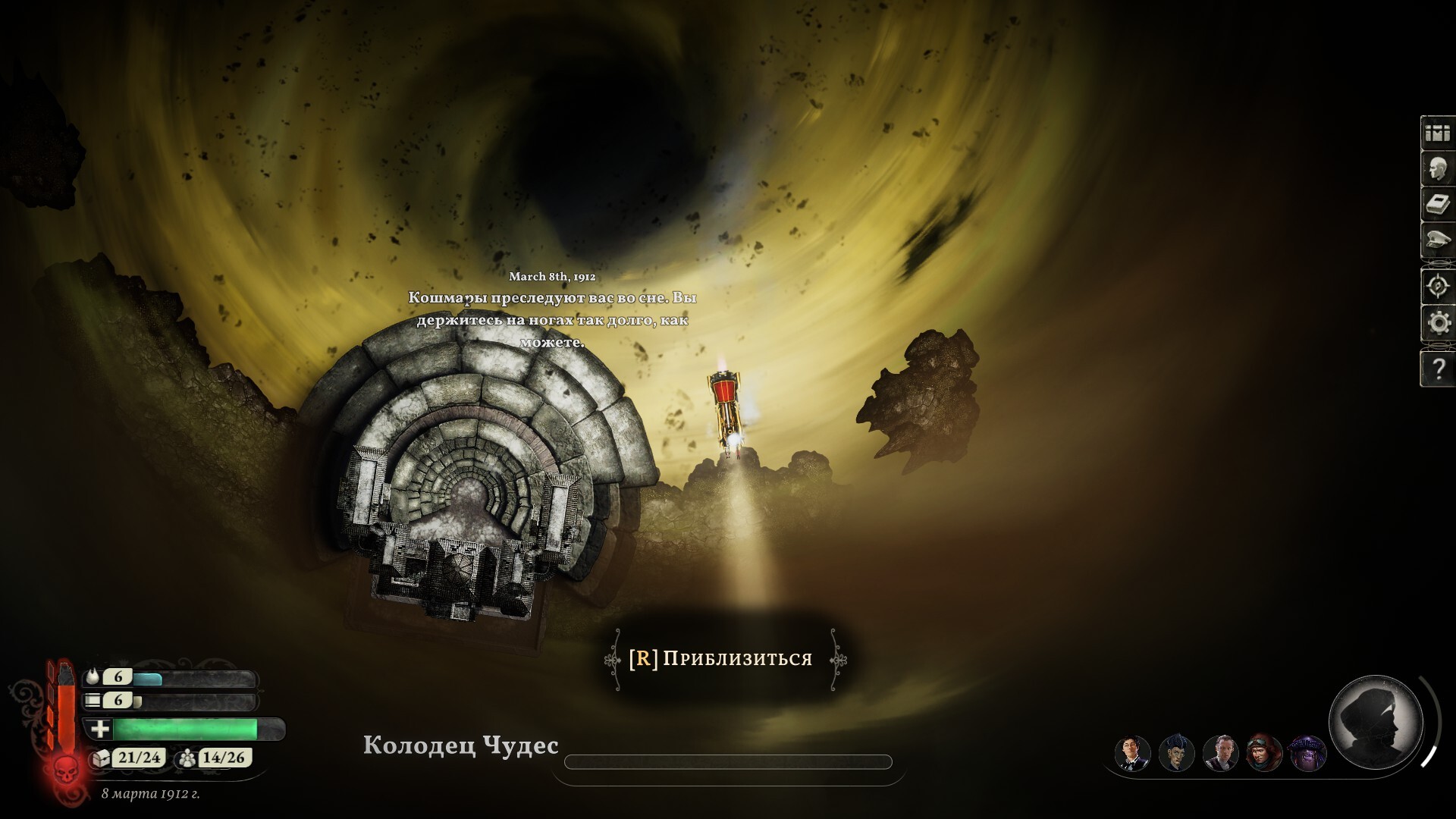
Task: Select the pale officer with spiky blue hair
Action: click(1176, 753)
